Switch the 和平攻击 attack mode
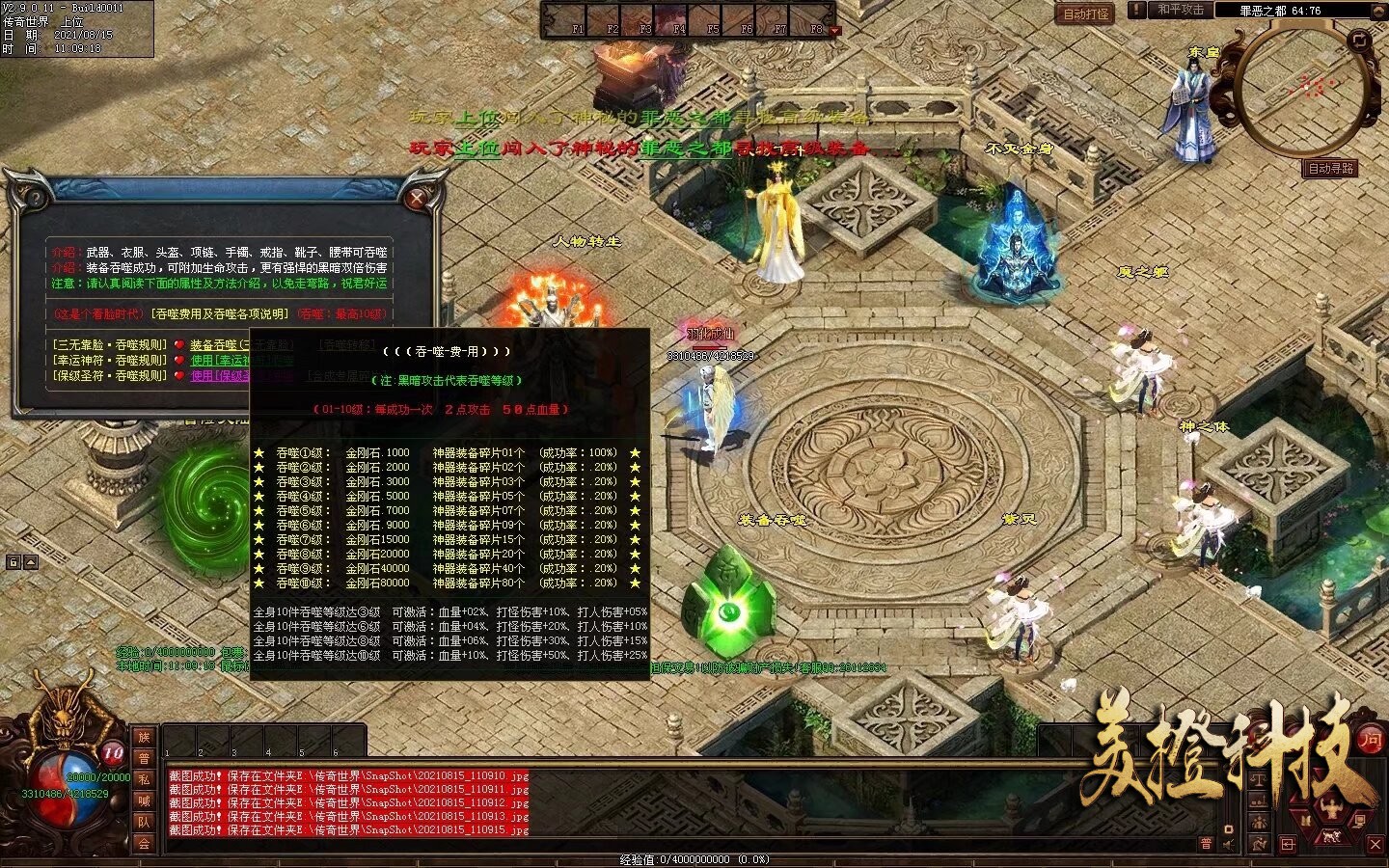The image size is (1389, 868). [x=1181, y=10]
